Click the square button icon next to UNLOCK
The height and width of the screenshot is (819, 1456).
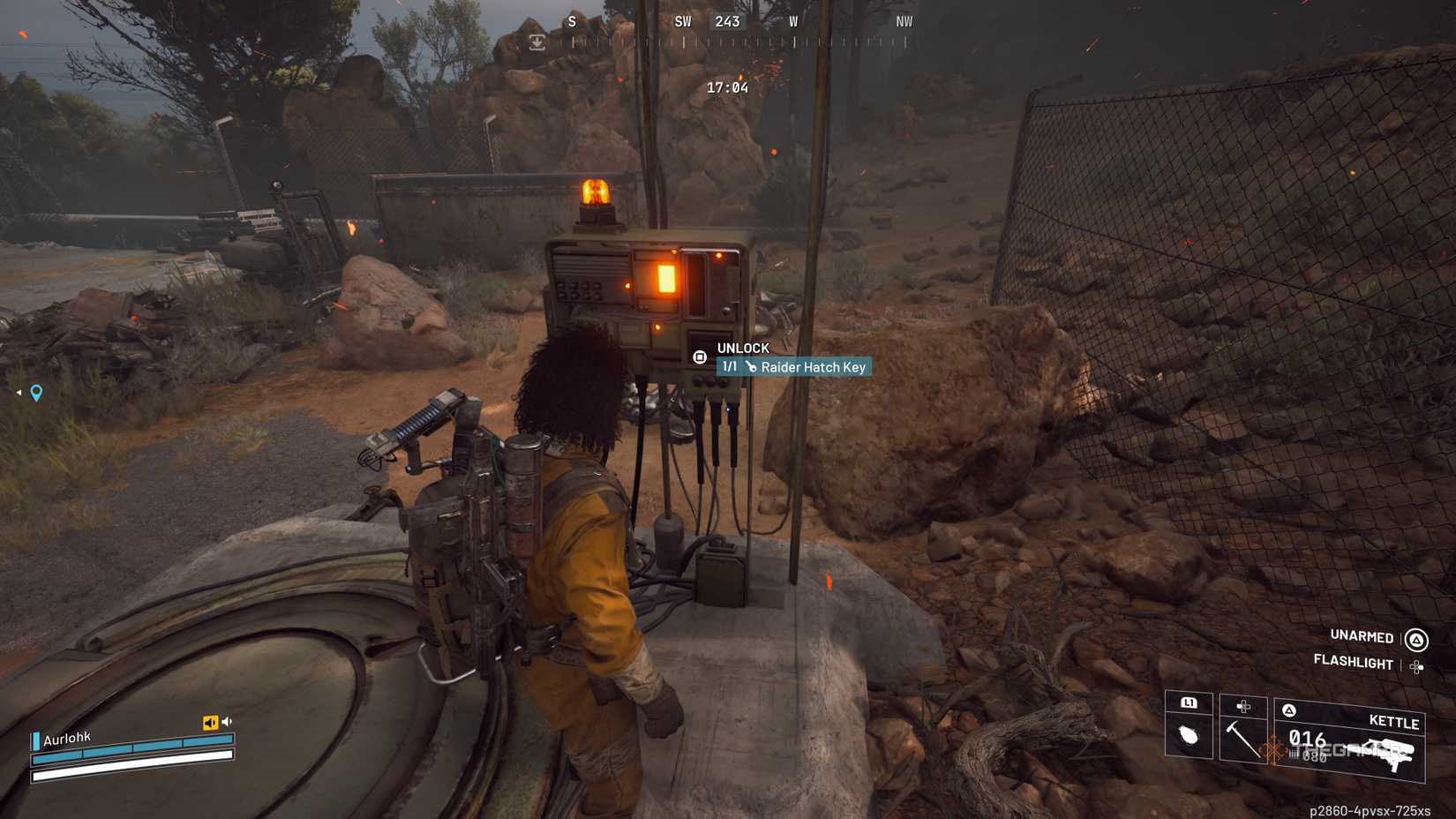point(700,356)
